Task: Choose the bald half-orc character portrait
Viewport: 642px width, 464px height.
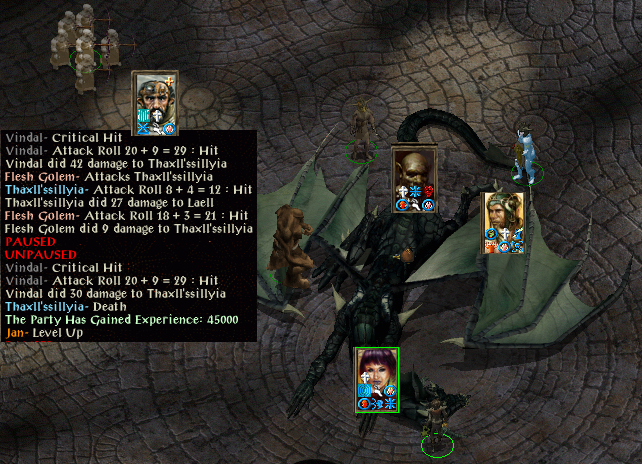Action: [x=412, y=170]
